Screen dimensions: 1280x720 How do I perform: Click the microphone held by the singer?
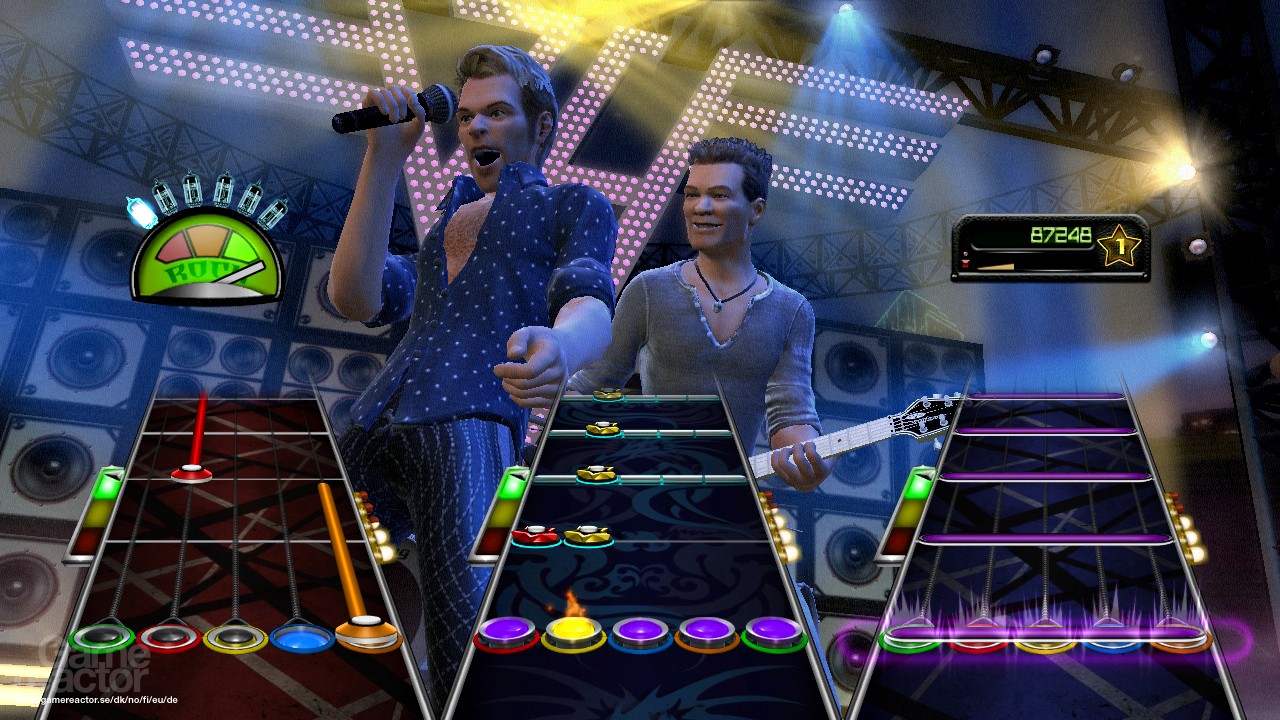400,110
